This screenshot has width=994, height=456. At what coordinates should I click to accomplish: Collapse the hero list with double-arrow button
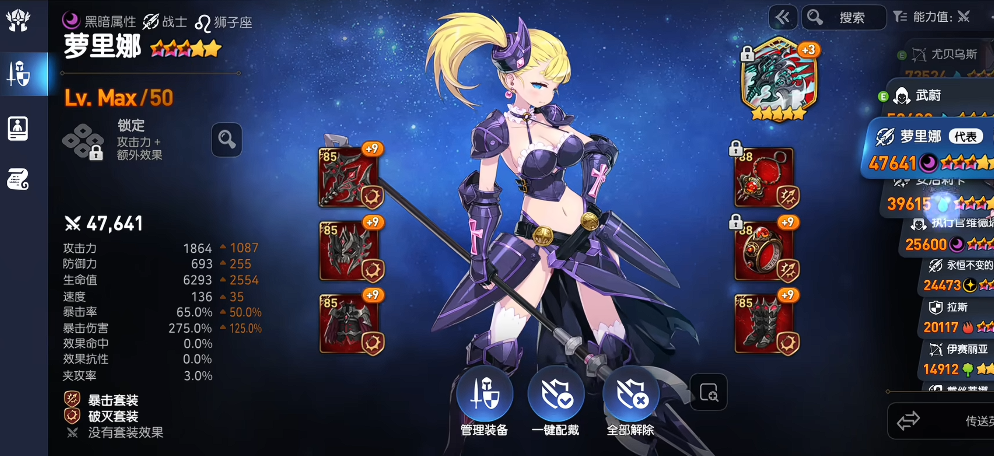pyautogui.click(x=783, y=17)
